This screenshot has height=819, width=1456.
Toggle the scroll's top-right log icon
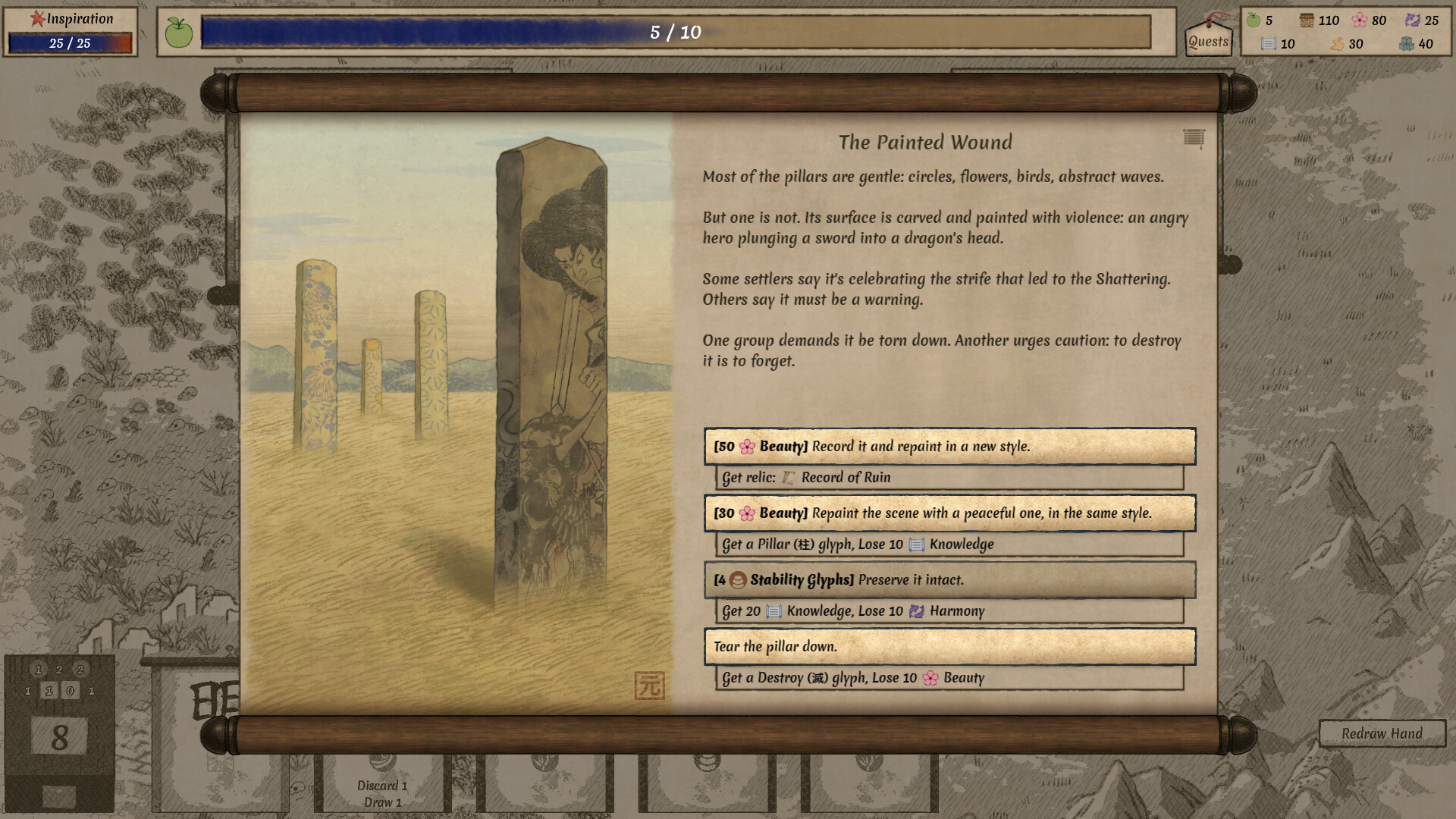(x=1194, y=138)
